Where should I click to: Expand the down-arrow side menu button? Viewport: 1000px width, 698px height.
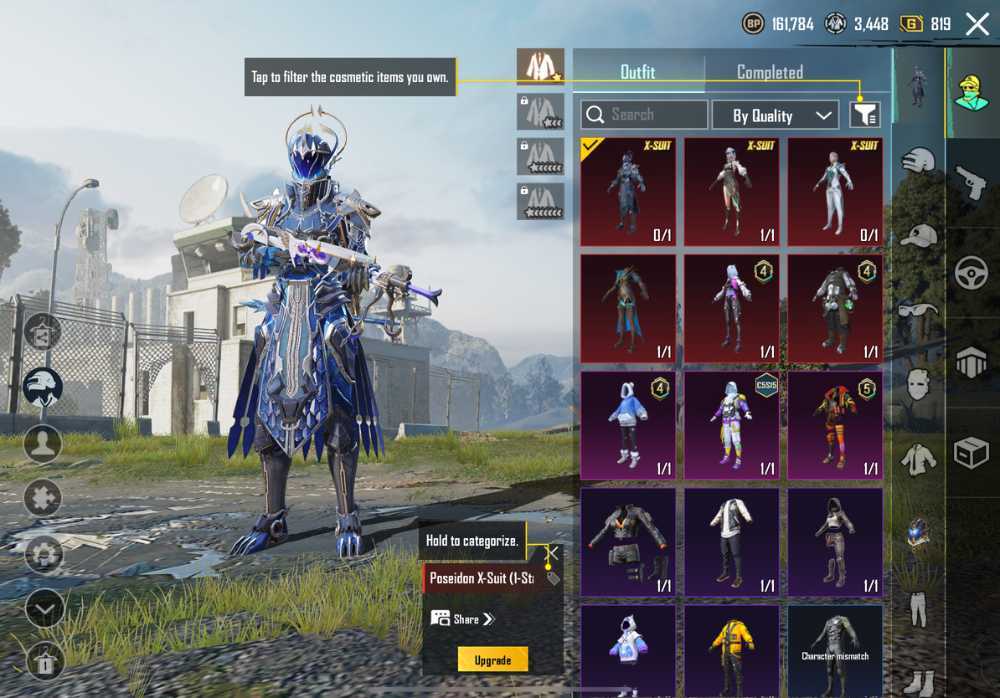pyautogui.click(x=44, y=608)
